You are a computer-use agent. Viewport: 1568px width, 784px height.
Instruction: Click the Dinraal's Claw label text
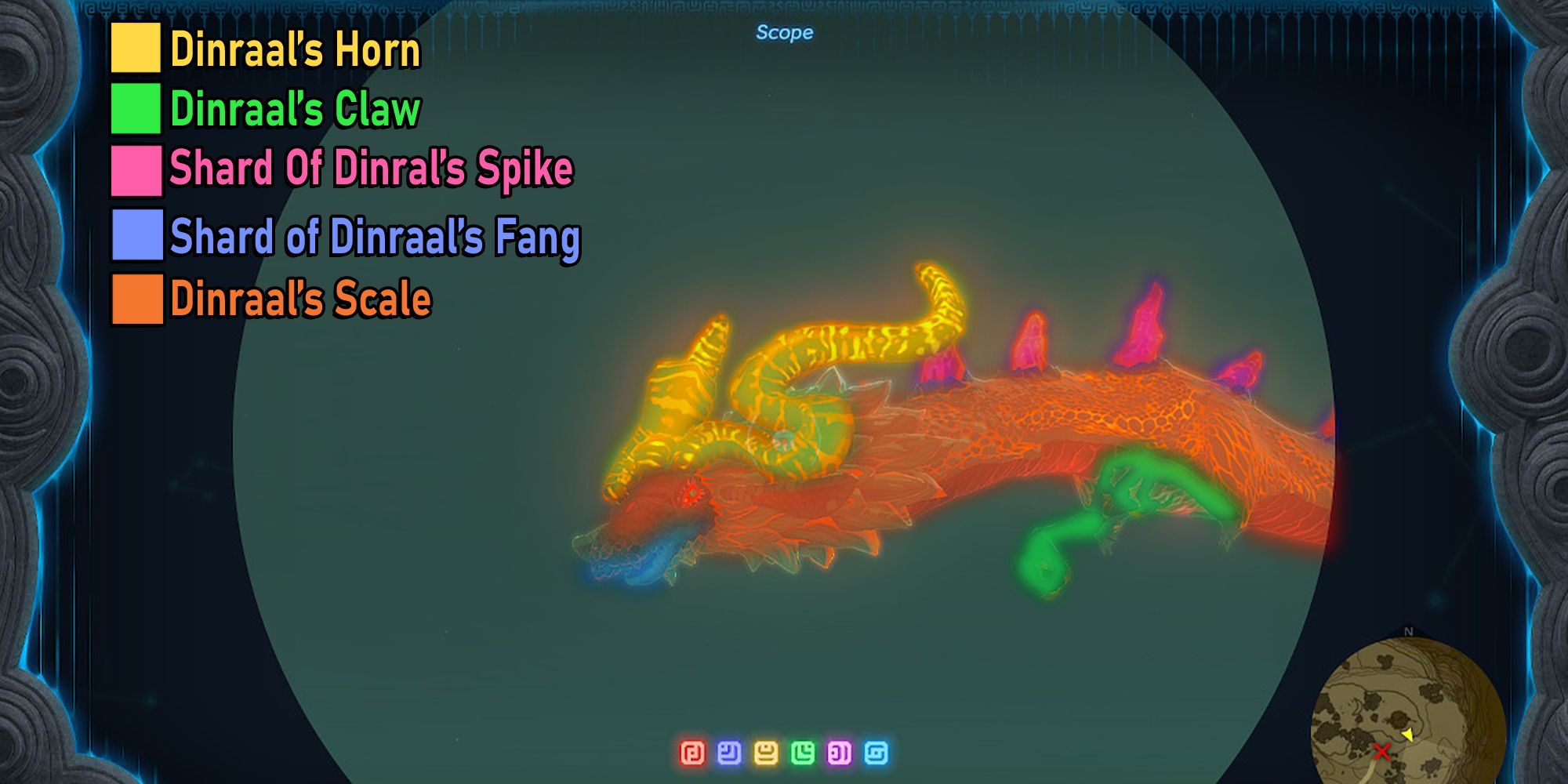tap(294, 110)
